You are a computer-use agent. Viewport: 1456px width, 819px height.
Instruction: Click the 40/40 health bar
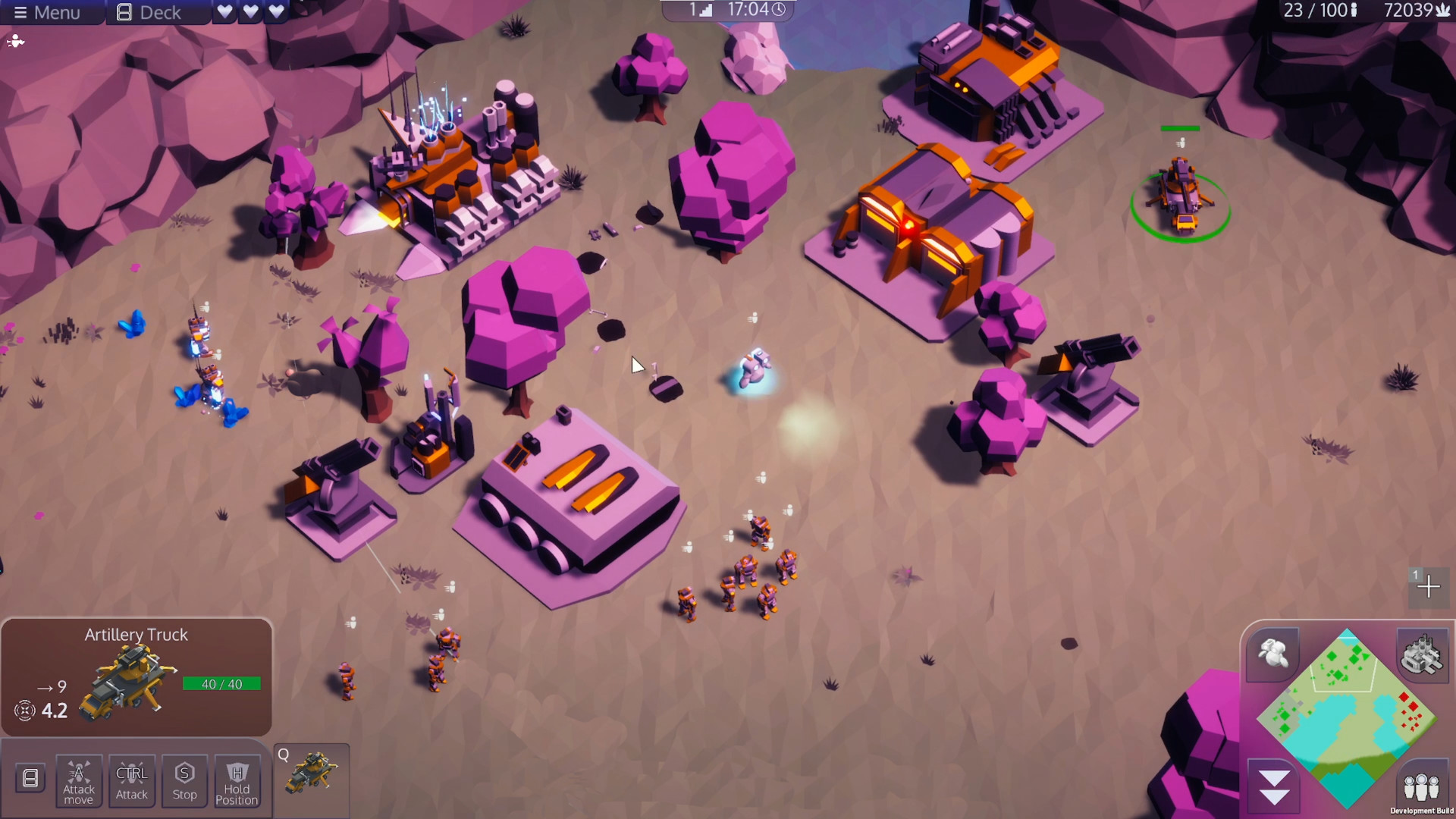point(222,683)
